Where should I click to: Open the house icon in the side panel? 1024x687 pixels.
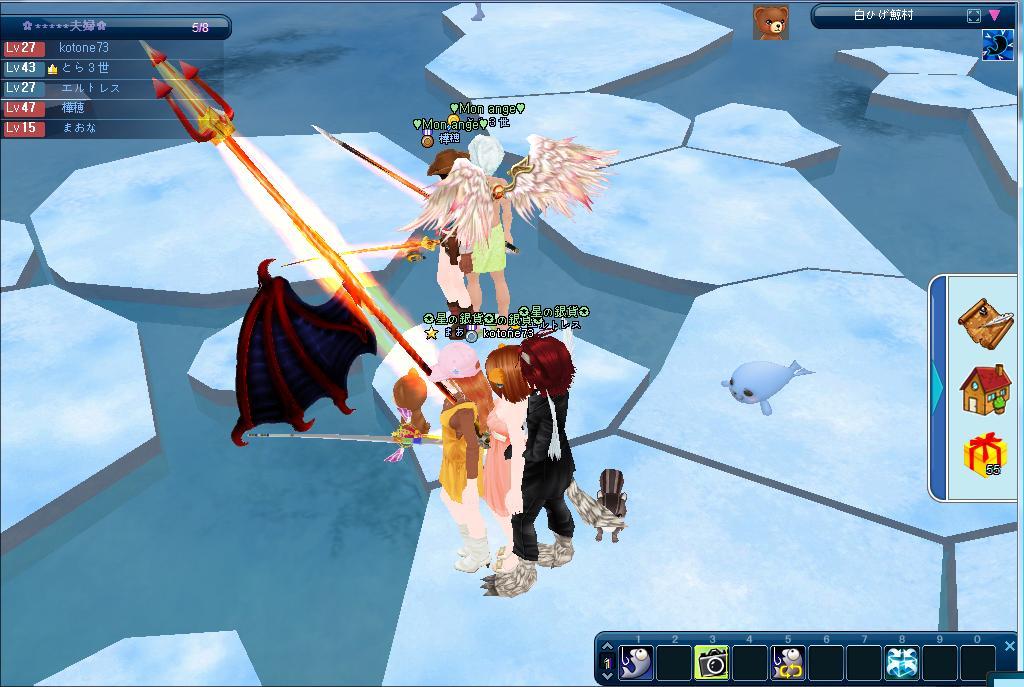coord(985,389)
